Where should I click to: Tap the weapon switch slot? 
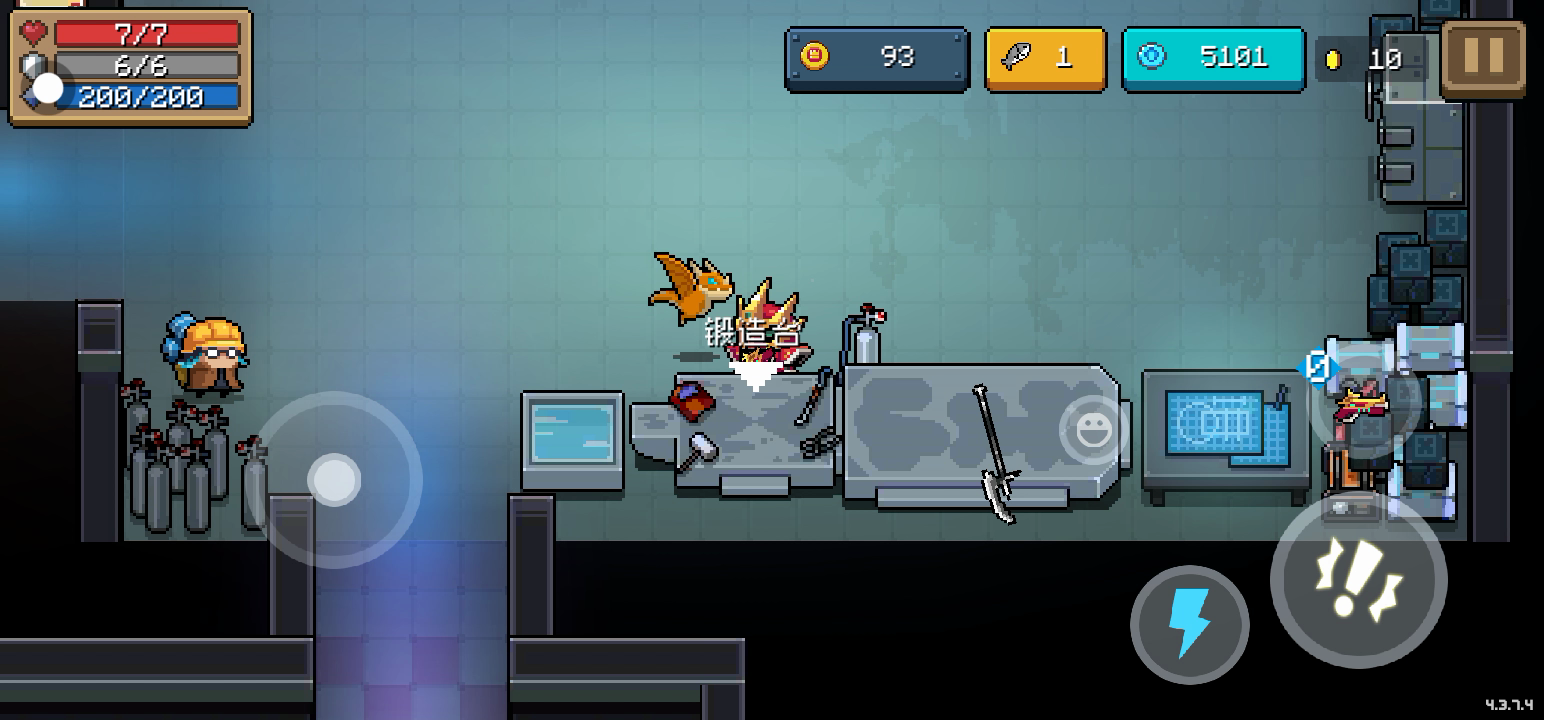click(x=1366, y=401)
